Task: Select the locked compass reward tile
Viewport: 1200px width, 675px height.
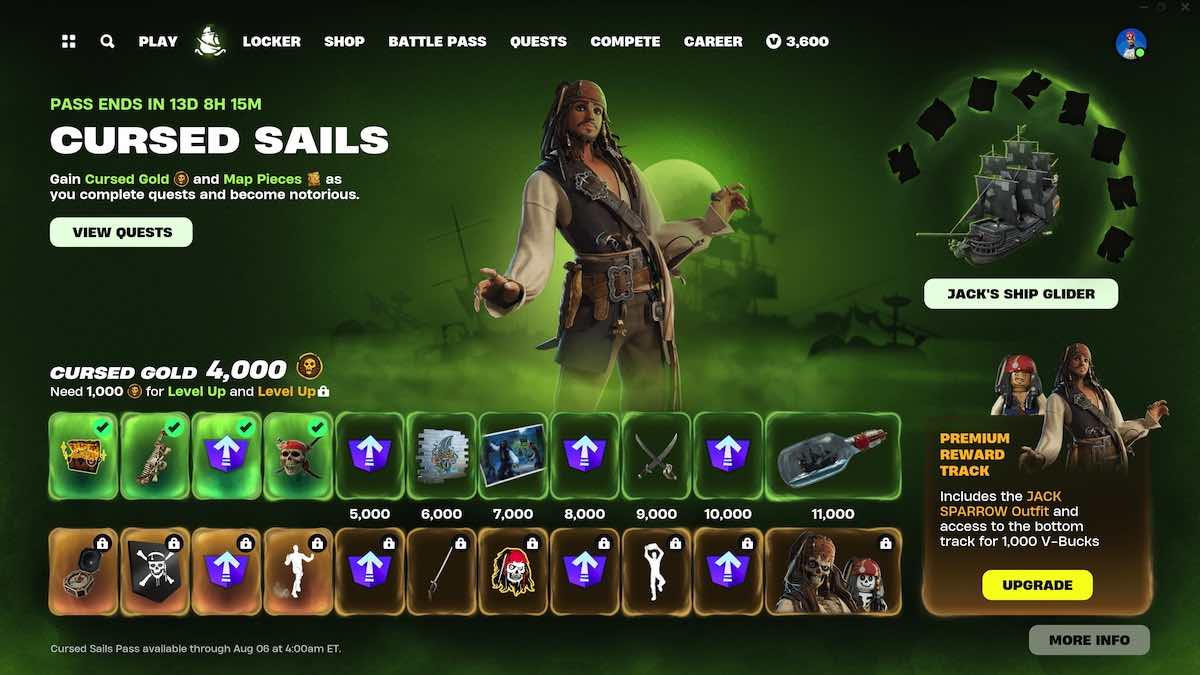Action: point(84,571)
